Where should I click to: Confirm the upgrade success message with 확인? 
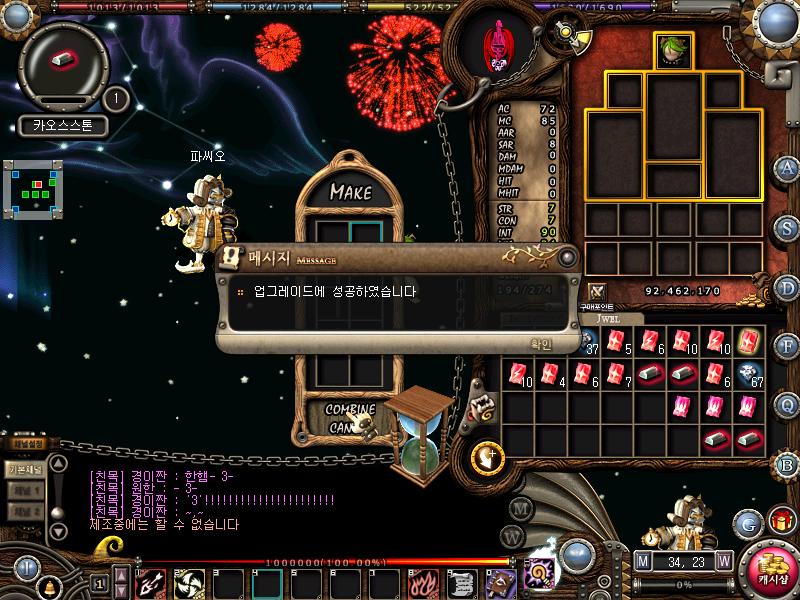coord(541,343)
